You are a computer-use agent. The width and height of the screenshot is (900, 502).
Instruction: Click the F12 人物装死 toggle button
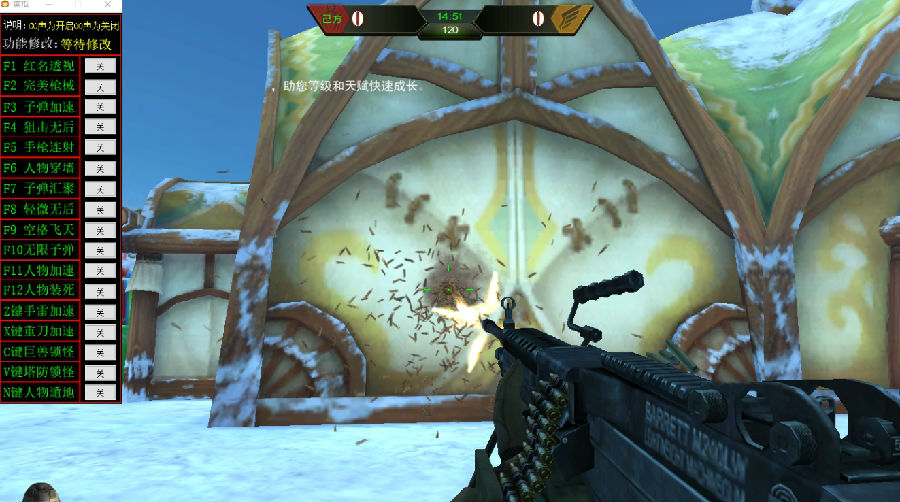click(100, 291)
